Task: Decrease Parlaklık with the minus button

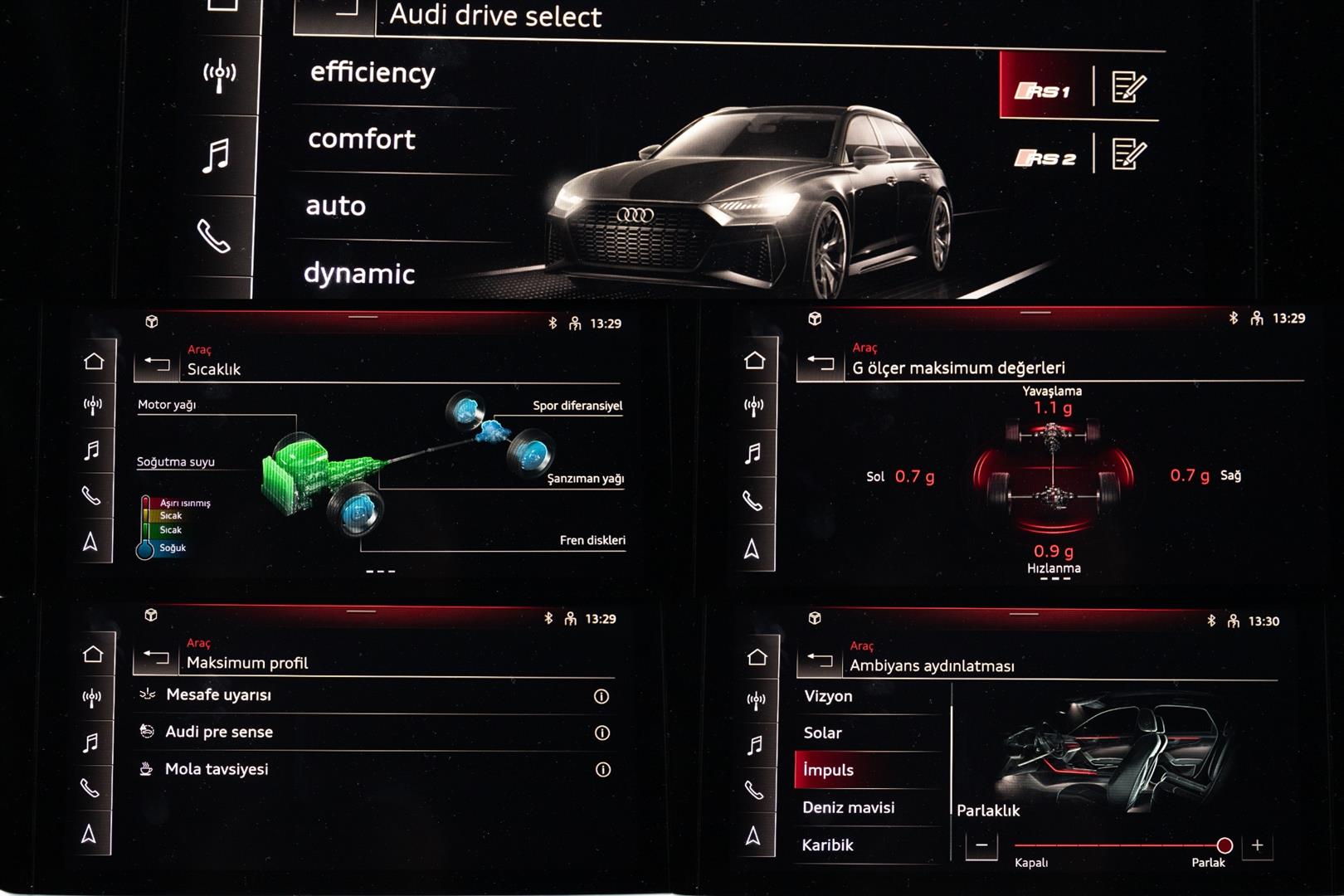Action: point(981,845)
